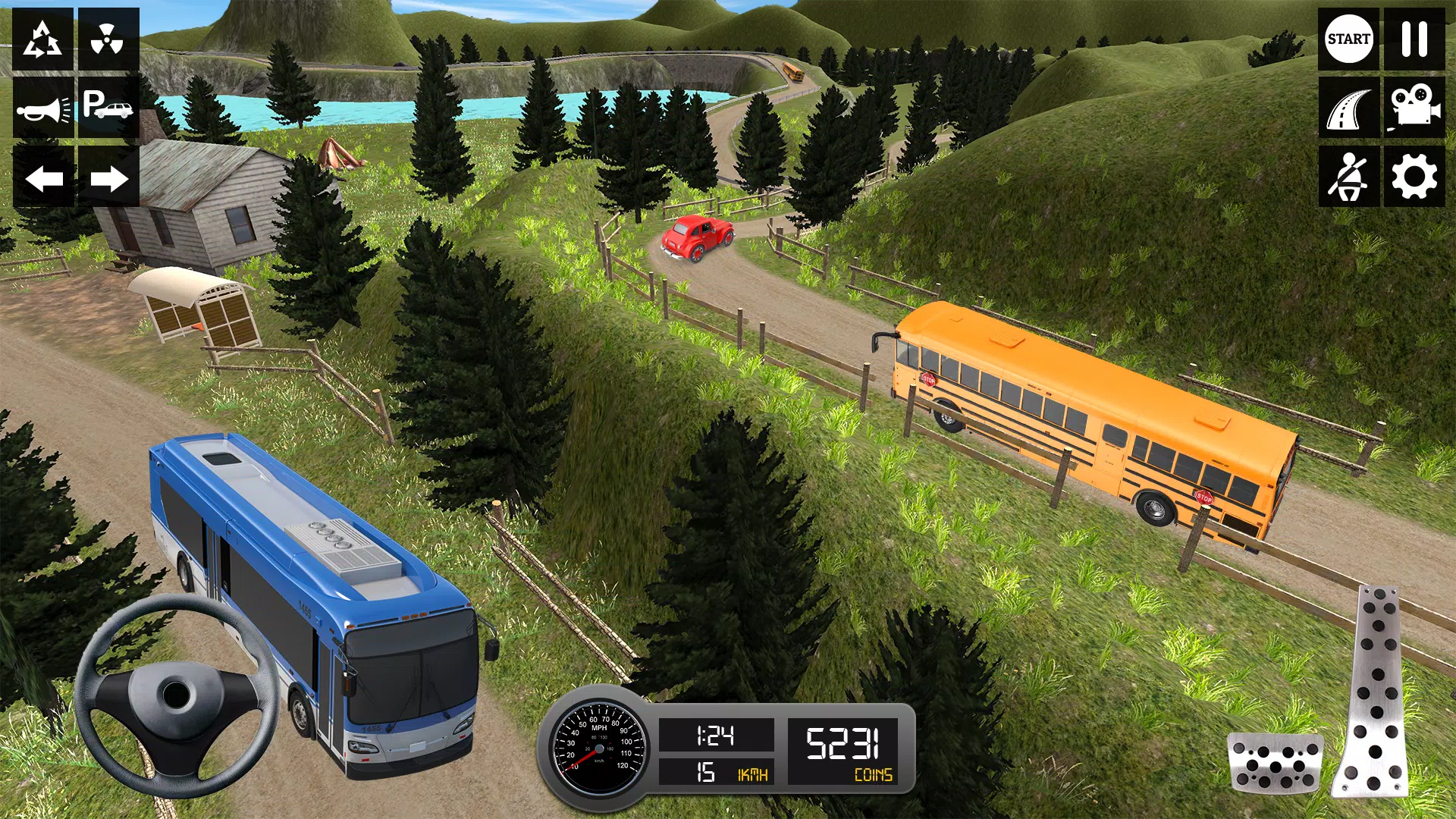Pause the game
The height and width of the screenshot is (819, 1456).
1414,39
